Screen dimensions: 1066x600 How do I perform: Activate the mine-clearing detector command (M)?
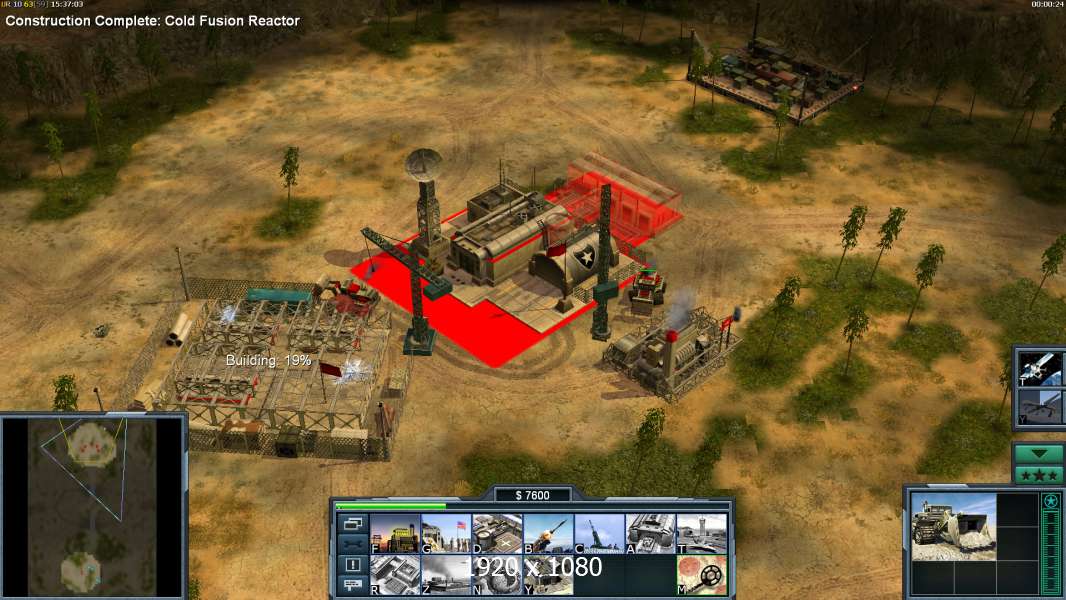click(701, 575)
